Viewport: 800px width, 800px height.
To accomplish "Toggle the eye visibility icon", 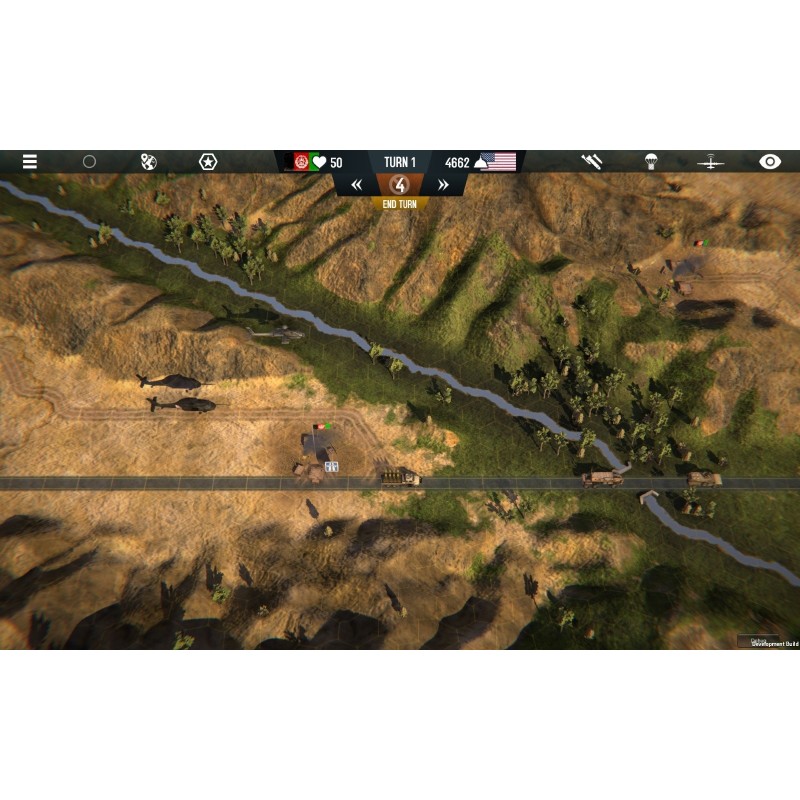I will (769, 161).
